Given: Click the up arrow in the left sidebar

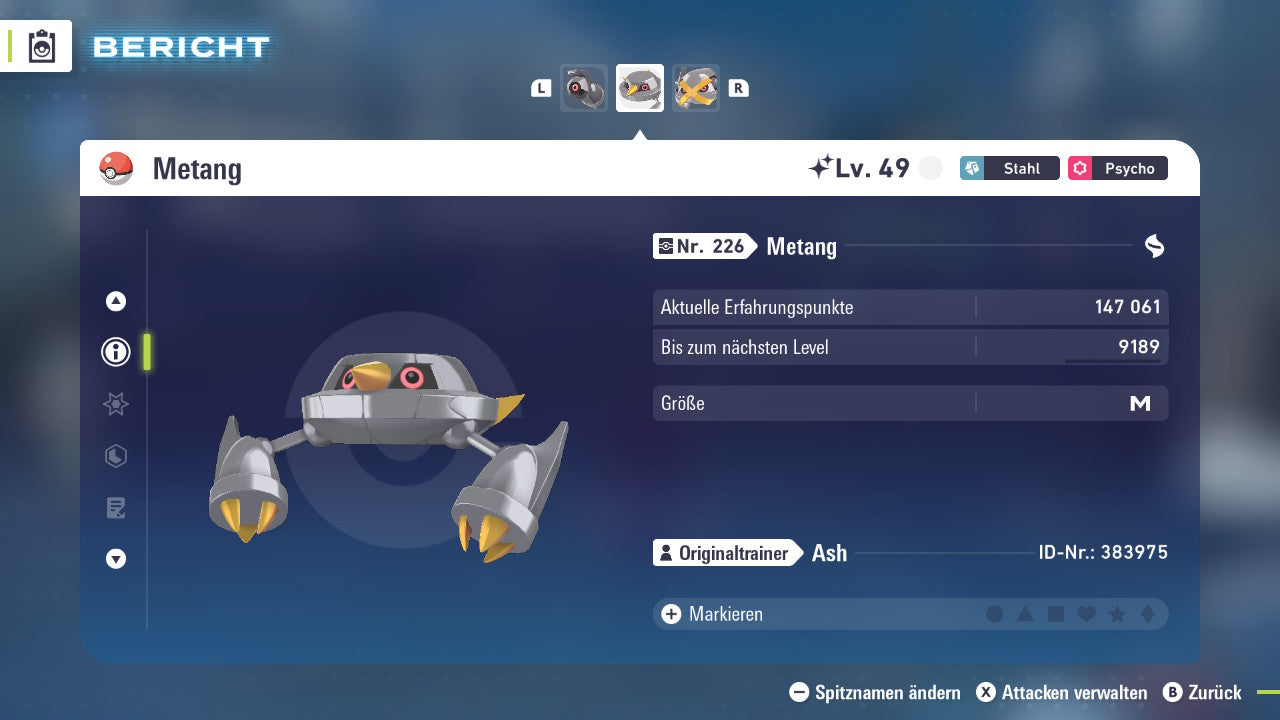Looking at the screenshot, I should pos(115,300).
